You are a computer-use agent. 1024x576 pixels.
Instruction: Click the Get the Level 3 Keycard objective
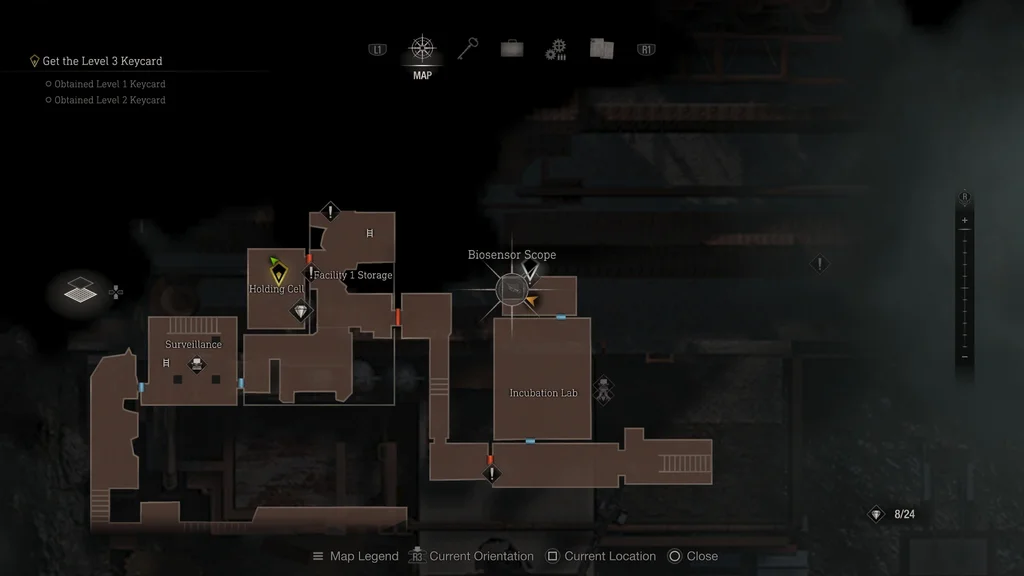(101, 61)
